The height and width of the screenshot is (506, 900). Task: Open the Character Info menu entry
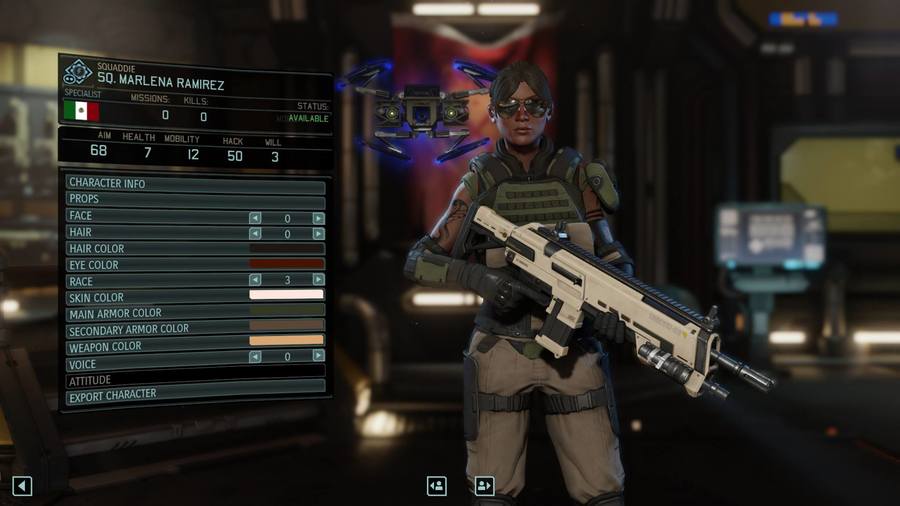(x=195, y=184)
